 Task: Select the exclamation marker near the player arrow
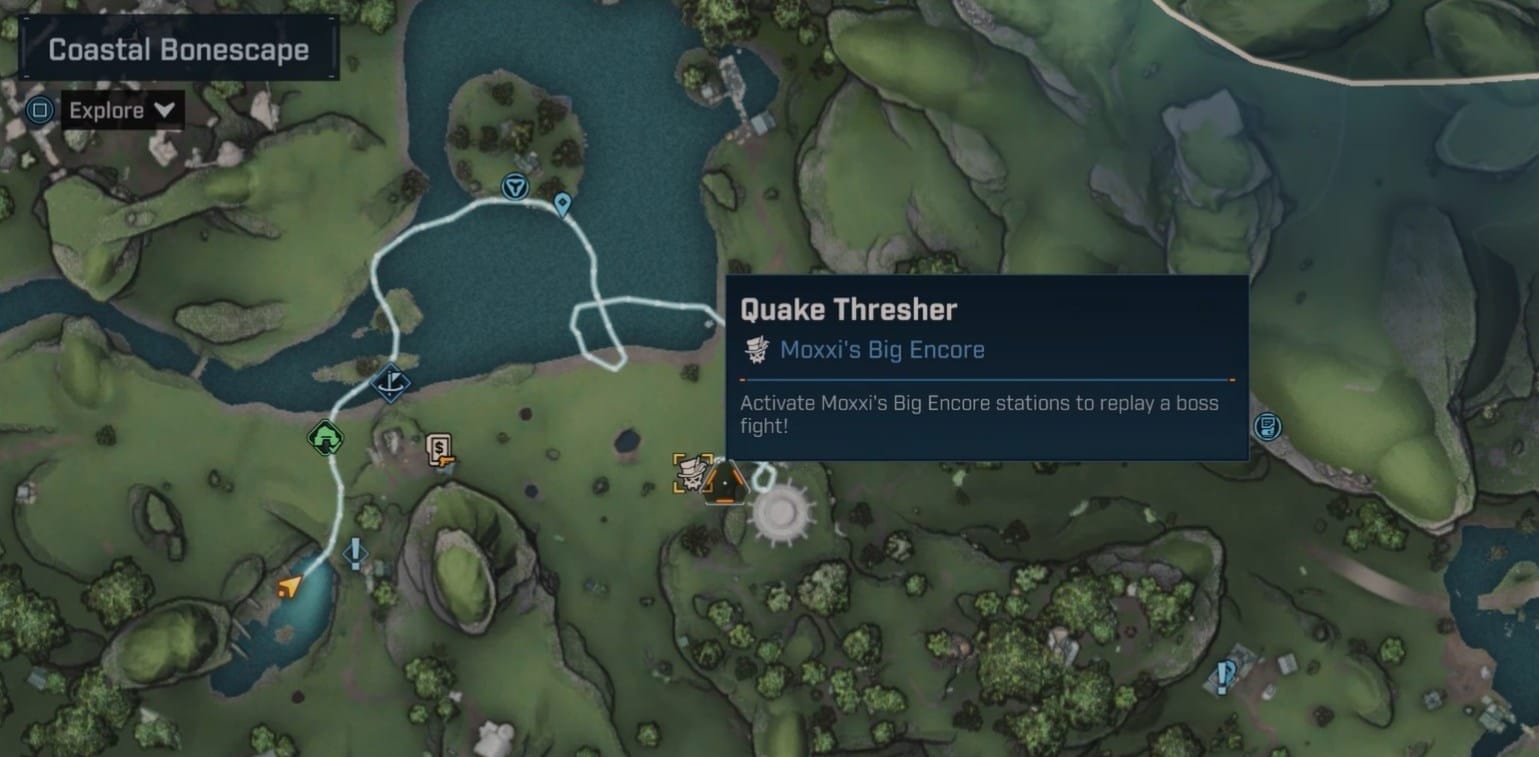click(x=355, y=551)
